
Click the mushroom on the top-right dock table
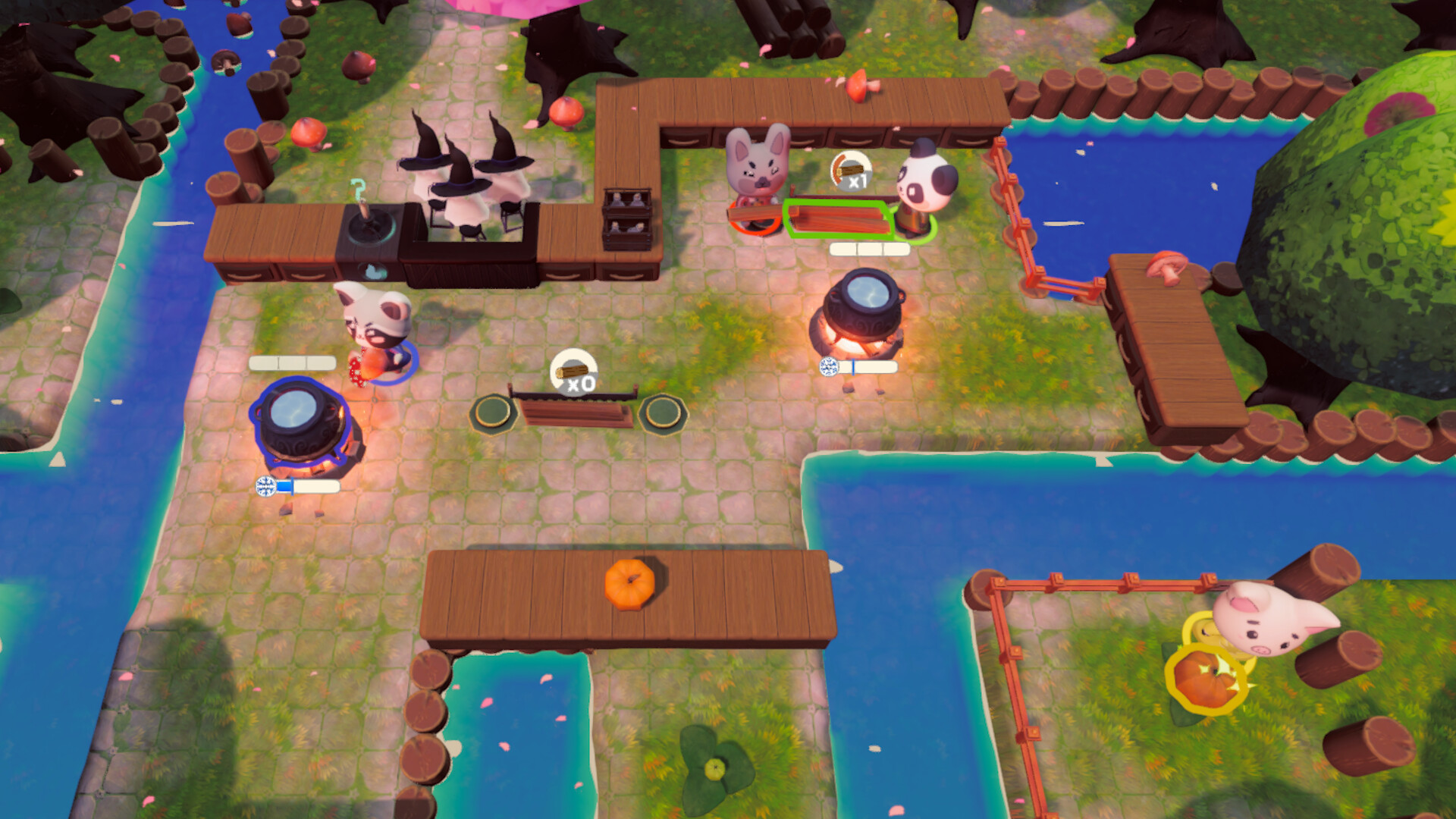tap(1168, 264)
